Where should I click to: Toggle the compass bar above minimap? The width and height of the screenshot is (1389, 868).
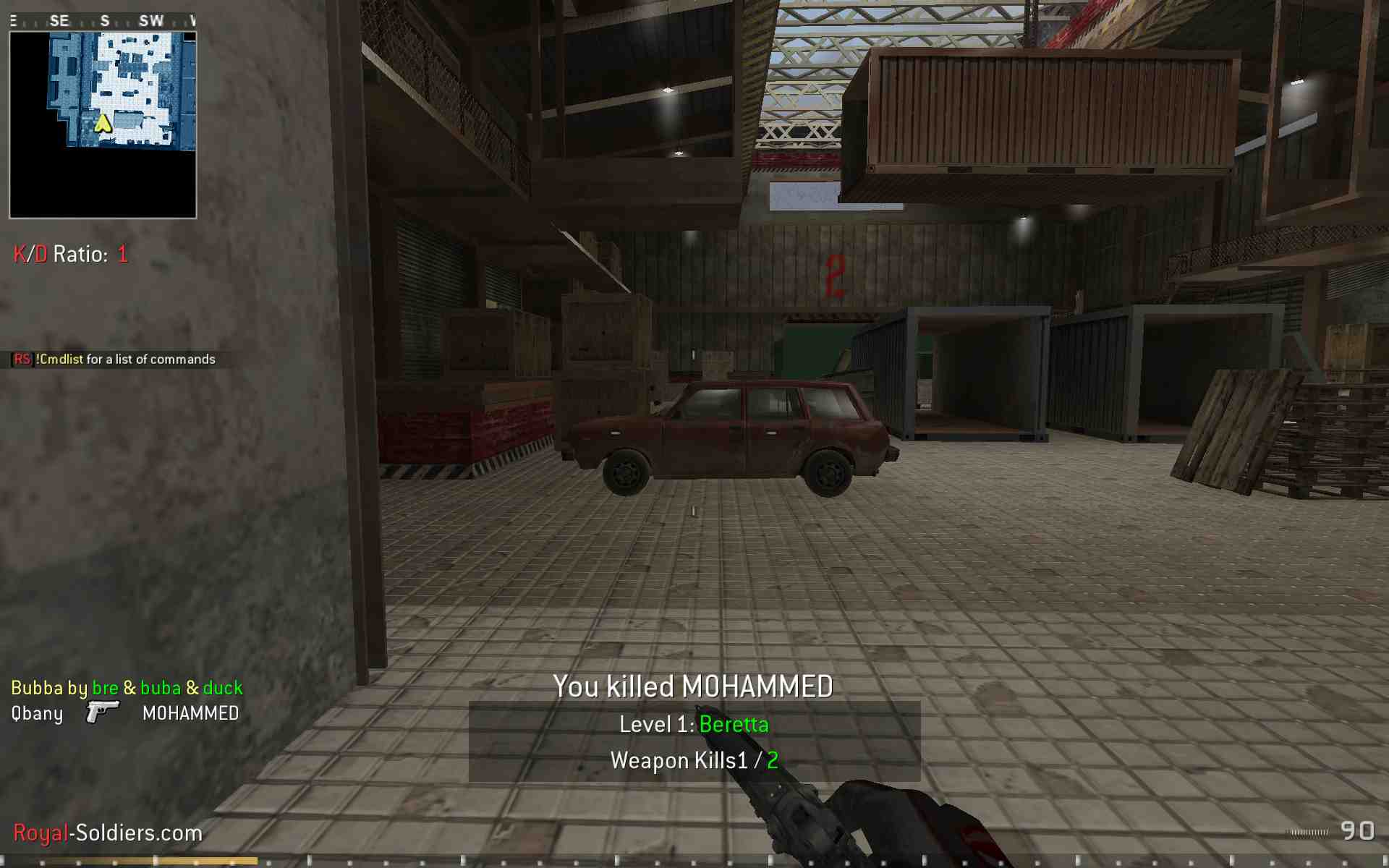click(101, 20)
